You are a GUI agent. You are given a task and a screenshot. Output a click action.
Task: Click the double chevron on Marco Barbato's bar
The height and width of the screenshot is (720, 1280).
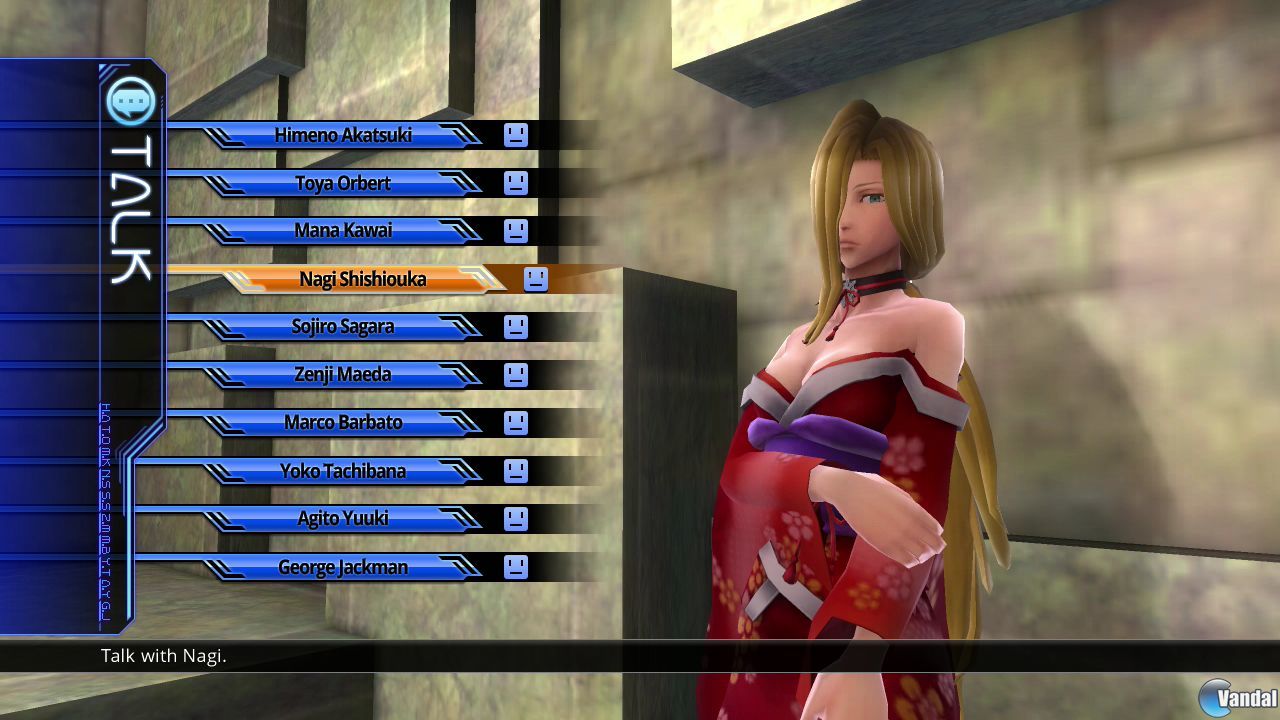click(x=462, y=423)
